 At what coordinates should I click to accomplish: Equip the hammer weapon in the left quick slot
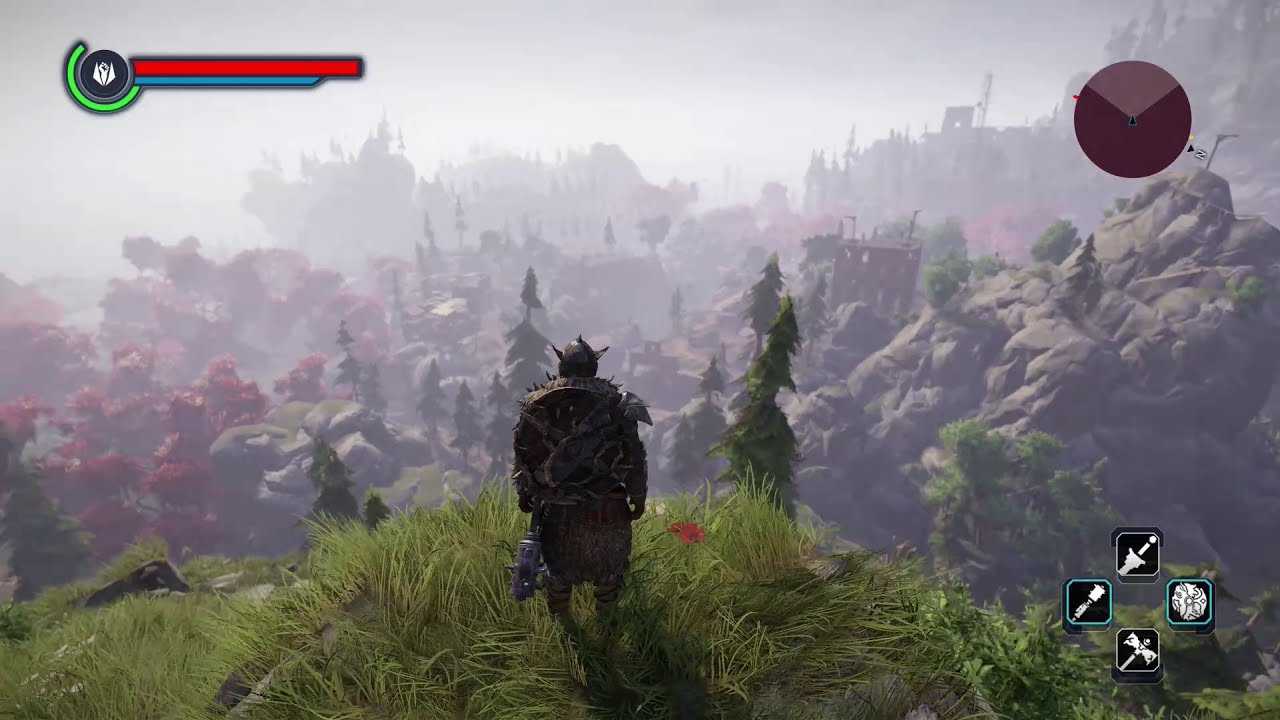[1088, 604]
